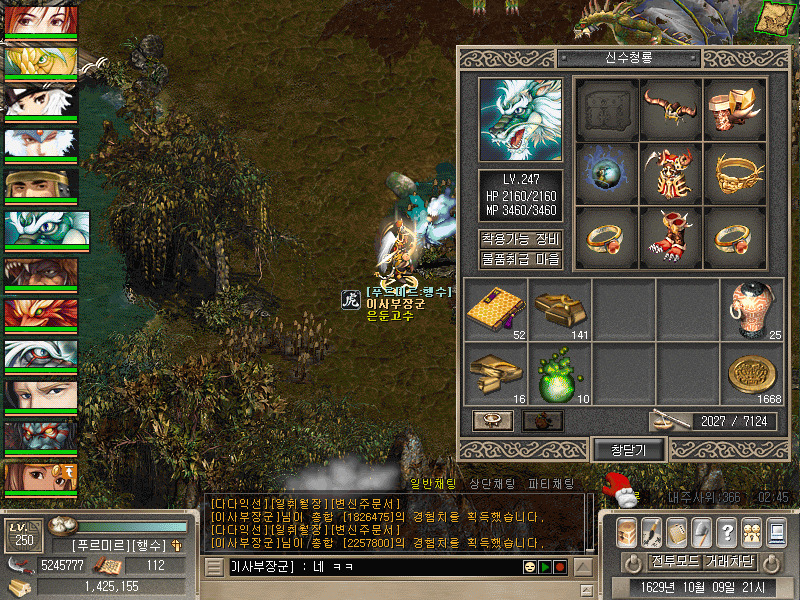Select the blue glowing orb equipment slot
This screenshot has width=800, height=600.
pyautogui.click(x=606, y=172)
